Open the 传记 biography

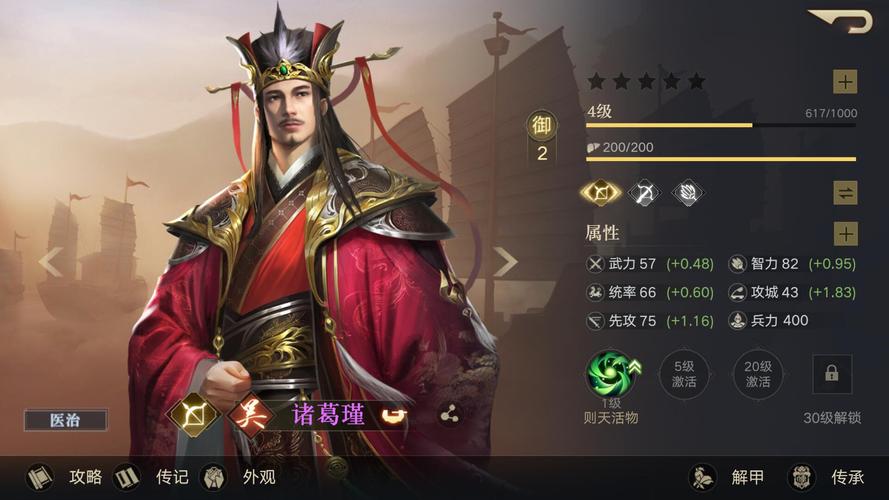click(151, 477)
